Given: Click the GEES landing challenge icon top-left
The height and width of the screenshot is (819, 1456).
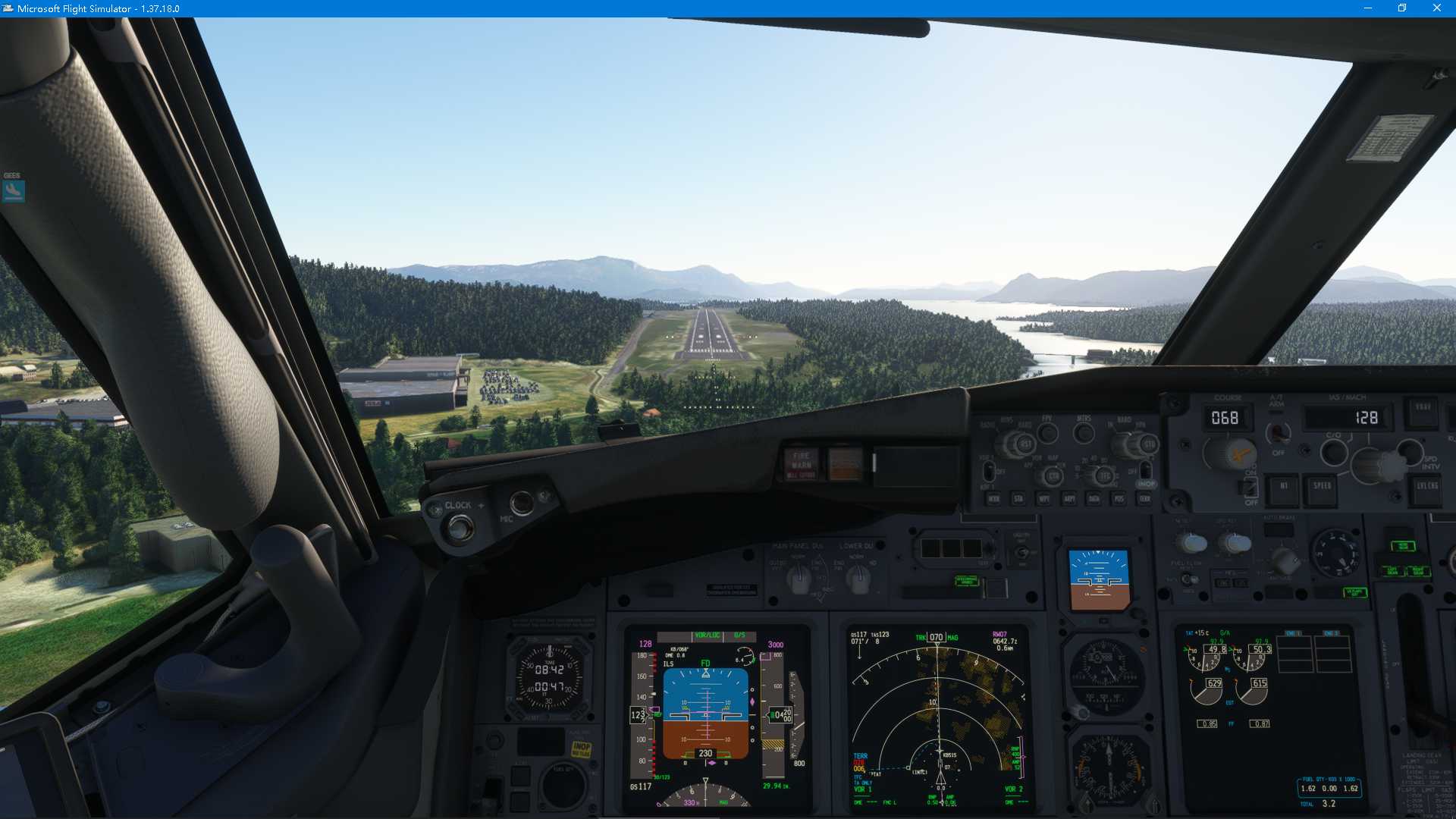Looking at the screenshot, I should (x=11, y=191).
